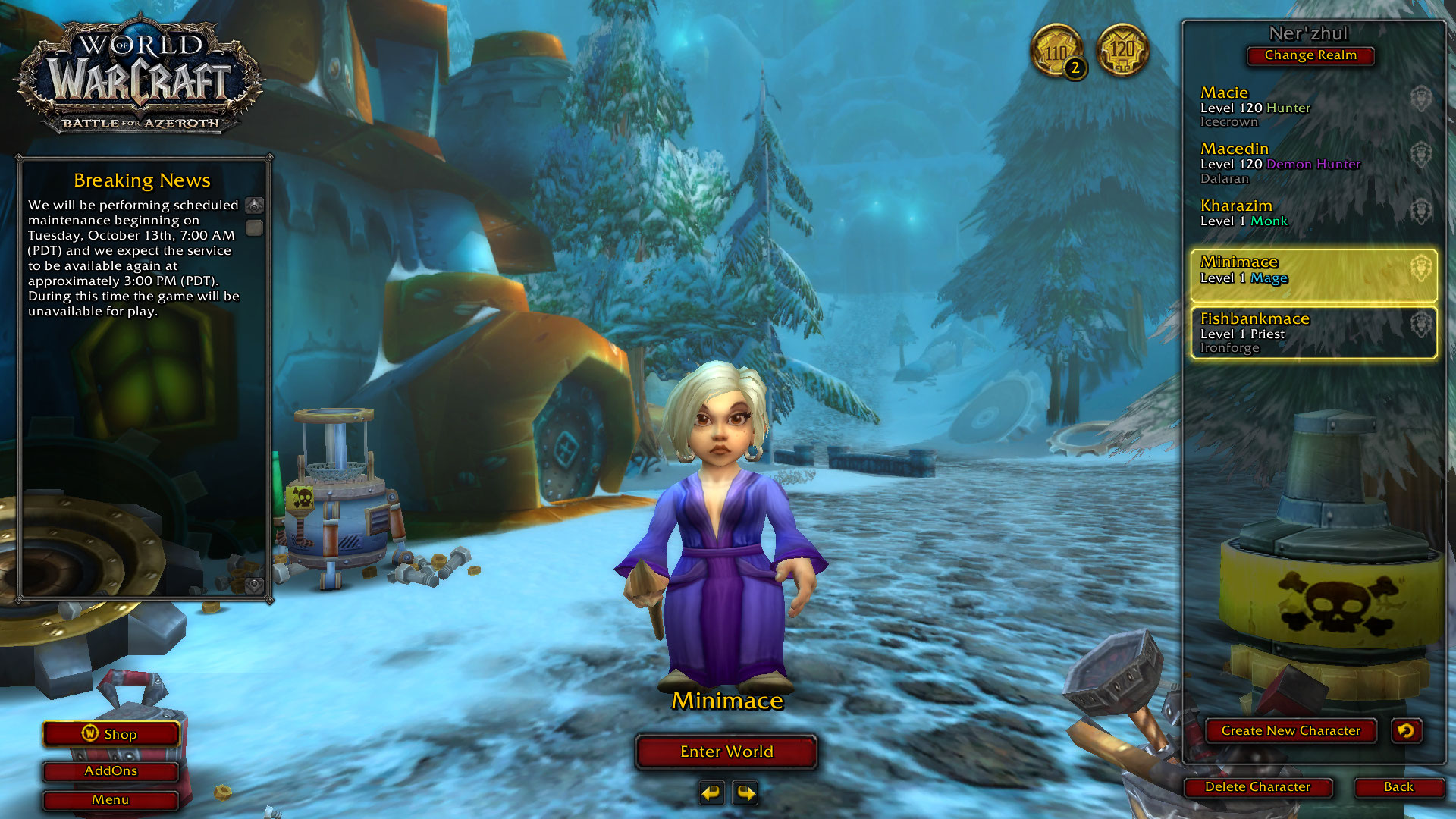Select the Macie hunter character

(x=1312, y=106)
